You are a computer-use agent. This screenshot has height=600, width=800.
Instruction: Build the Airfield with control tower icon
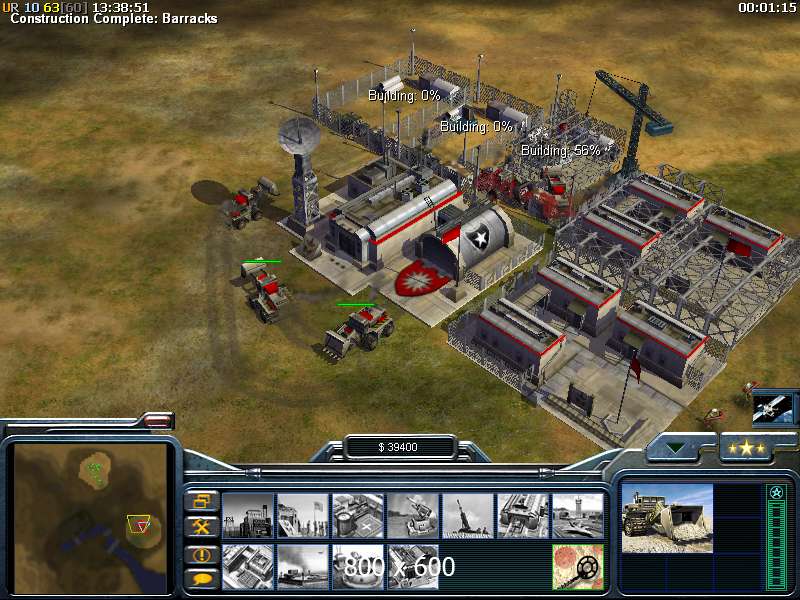pyautogui.click(x=577, y=515)
